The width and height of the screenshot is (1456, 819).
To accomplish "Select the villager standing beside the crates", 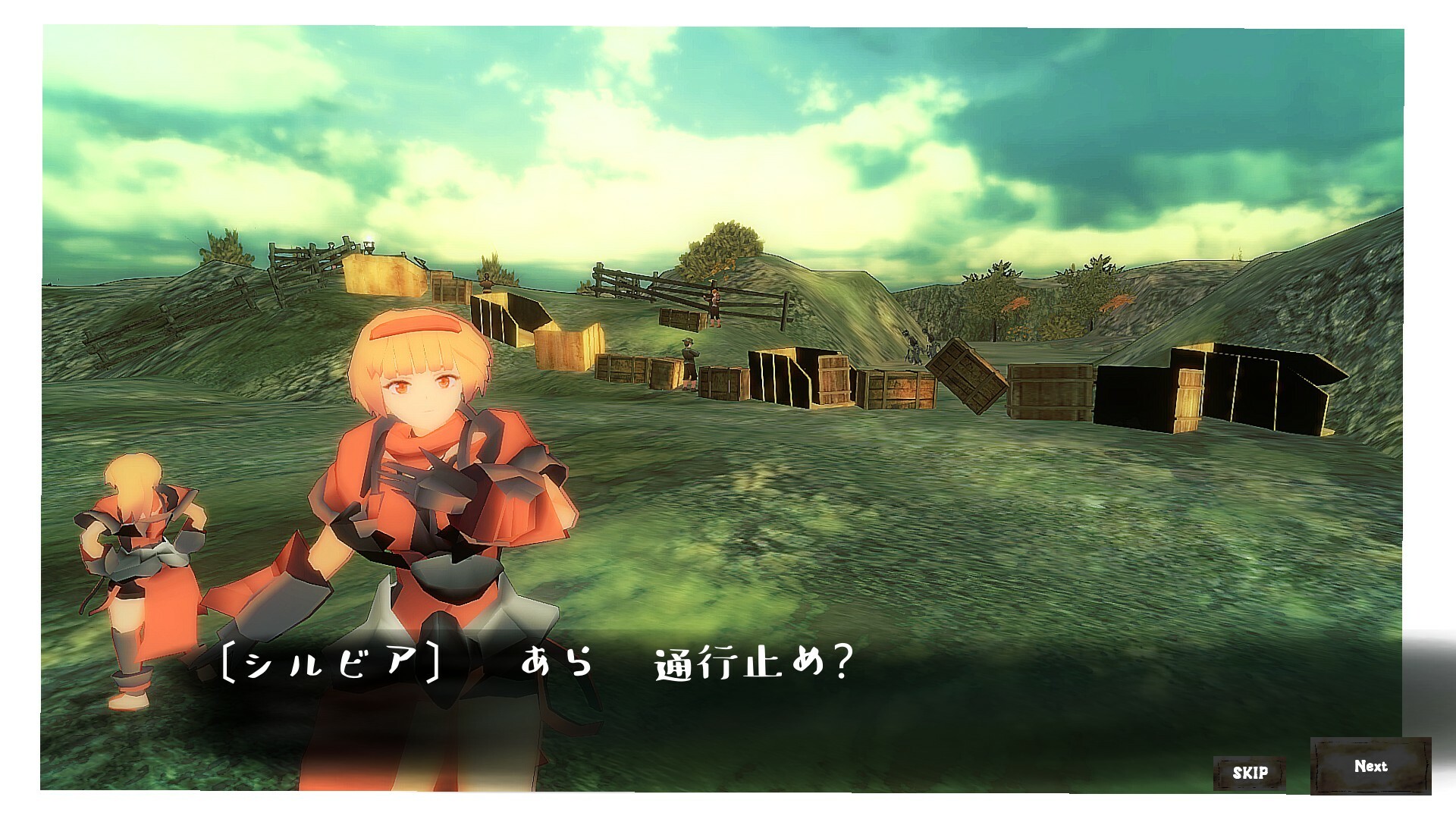I will (688, 364).
